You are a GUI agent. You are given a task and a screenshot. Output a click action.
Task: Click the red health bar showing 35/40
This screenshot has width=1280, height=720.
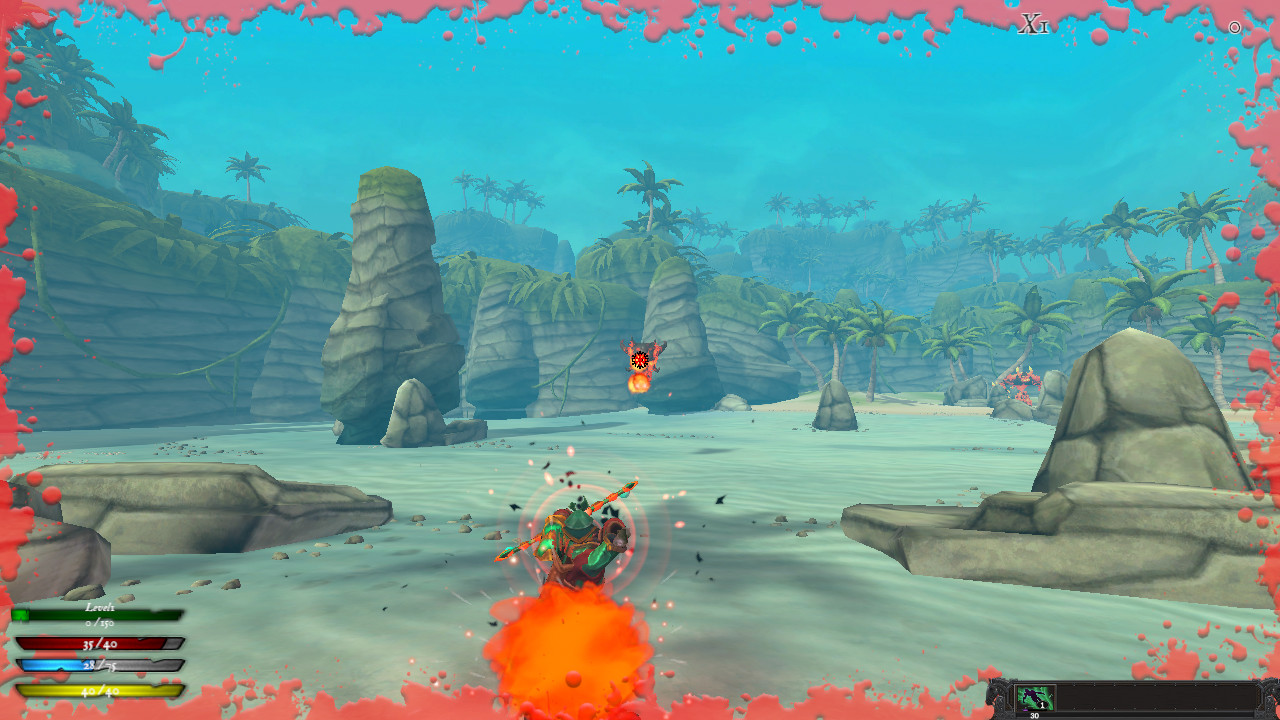[x=98, y=644]
